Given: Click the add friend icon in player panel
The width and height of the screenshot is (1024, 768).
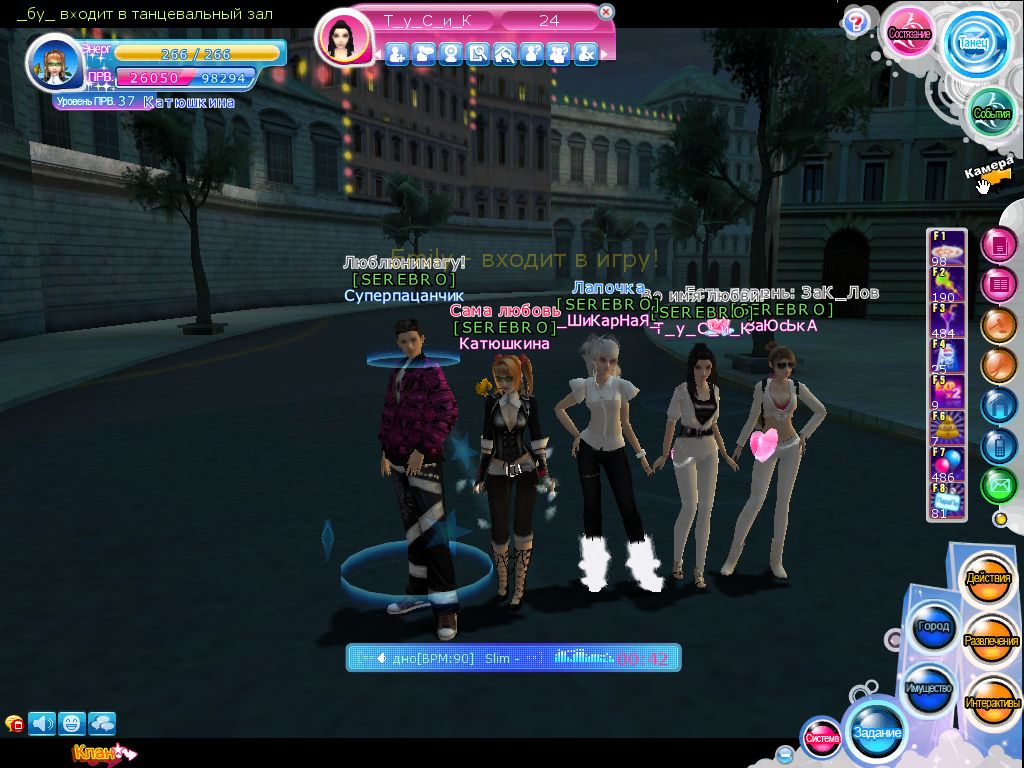Looking at the screenshot, I should pyautogui.click(x=397, y=54).
